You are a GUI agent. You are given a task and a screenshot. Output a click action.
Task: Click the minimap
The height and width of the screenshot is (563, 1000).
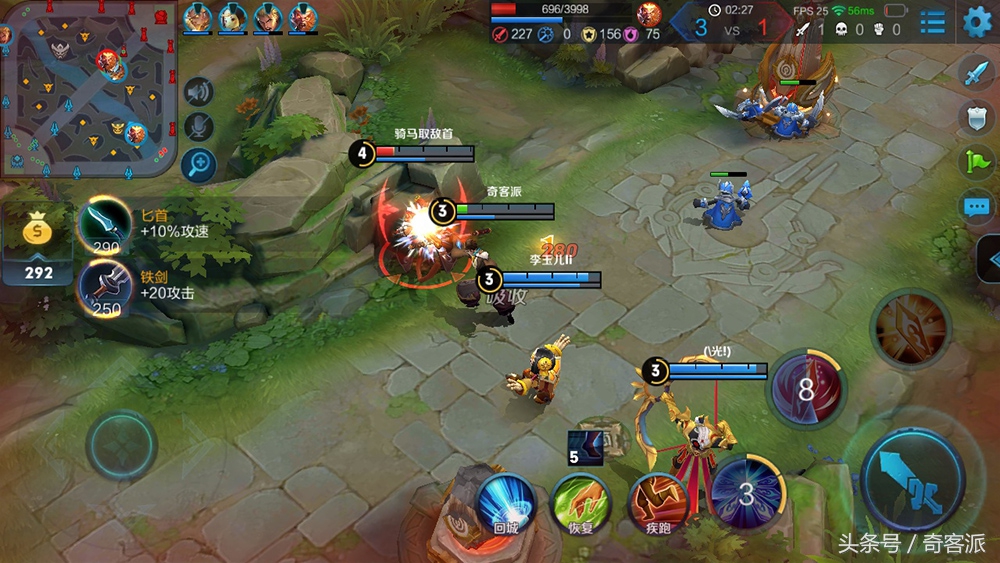(x=88, y=88)
